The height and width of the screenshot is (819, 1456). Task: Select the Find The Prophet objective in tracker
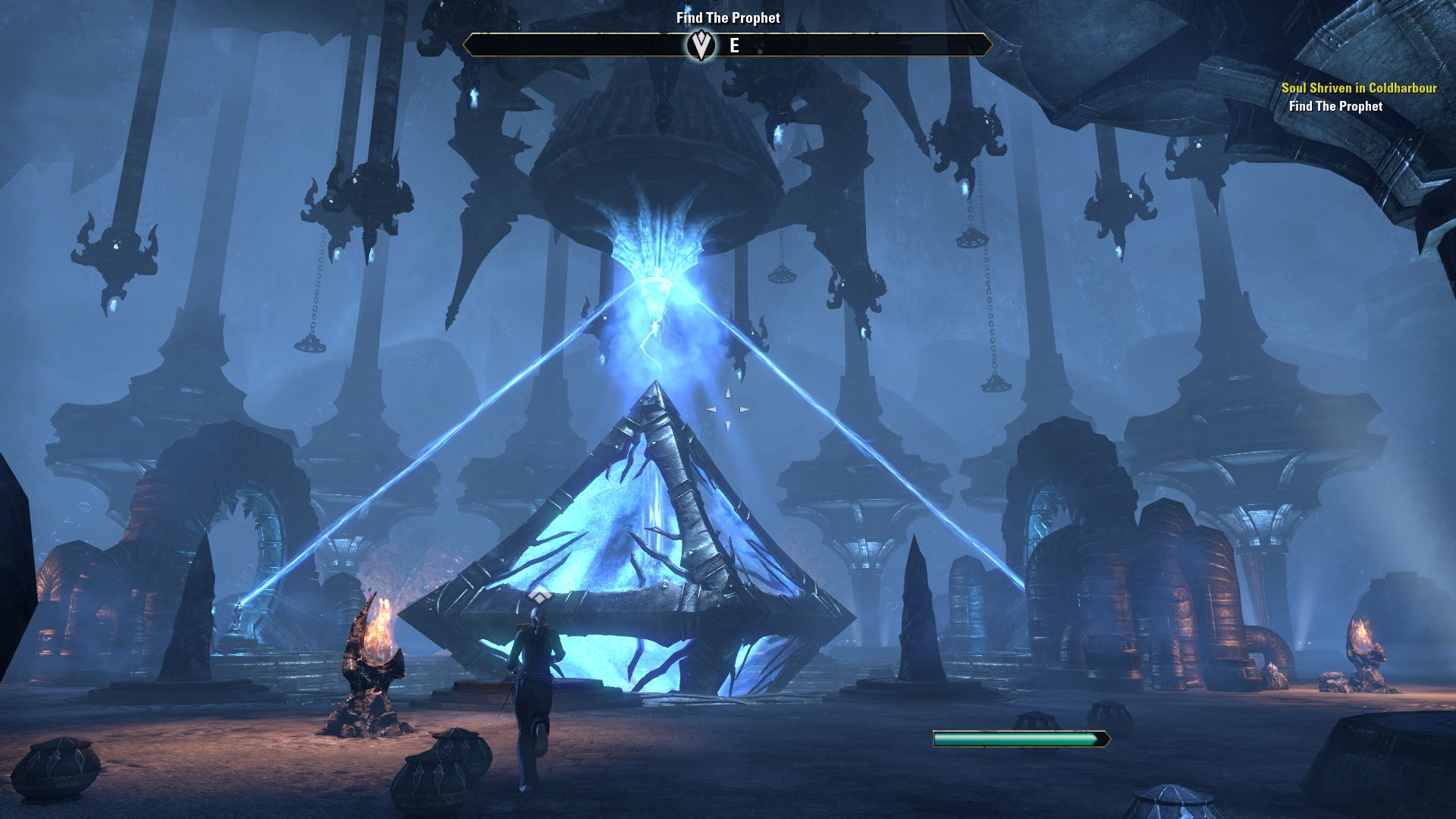tap(1335, 106)
